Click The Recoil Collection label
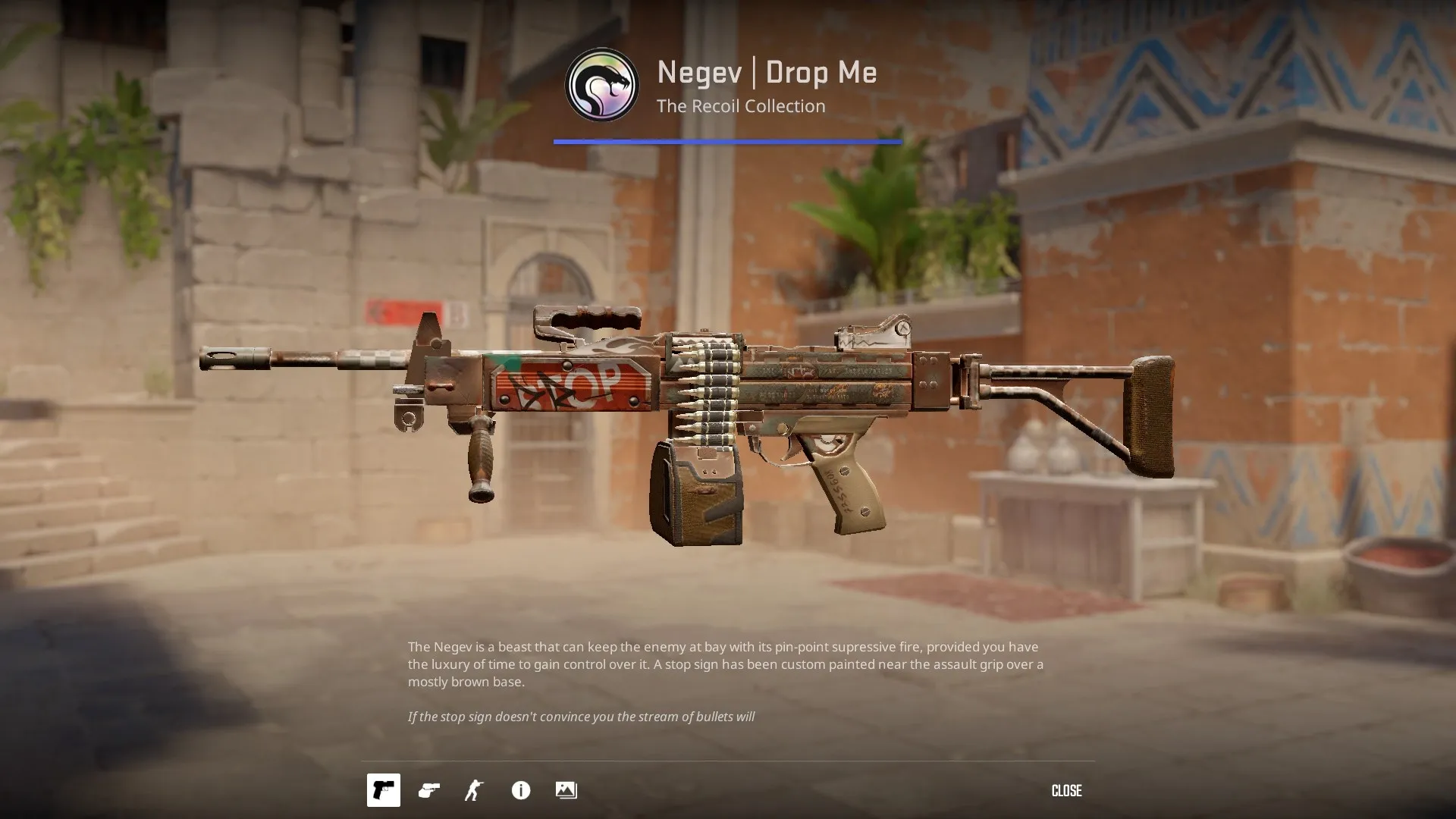 pyautogui.click(x=740, y=106)
